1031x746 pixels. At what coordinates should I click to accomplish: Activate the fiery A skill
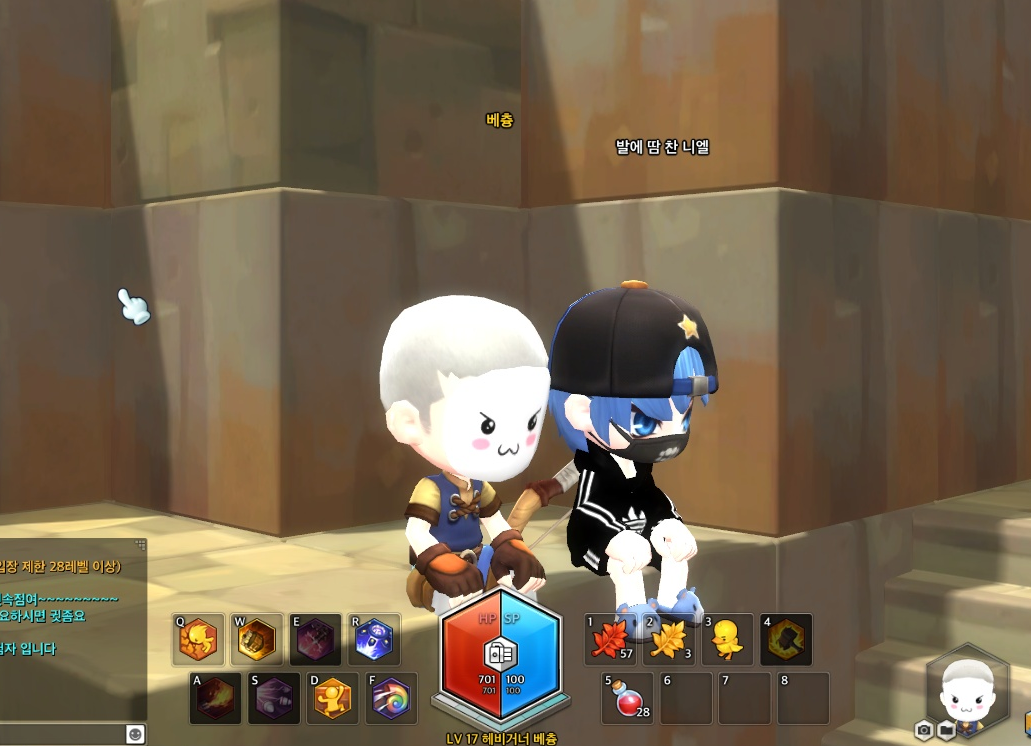coord(216,698)
